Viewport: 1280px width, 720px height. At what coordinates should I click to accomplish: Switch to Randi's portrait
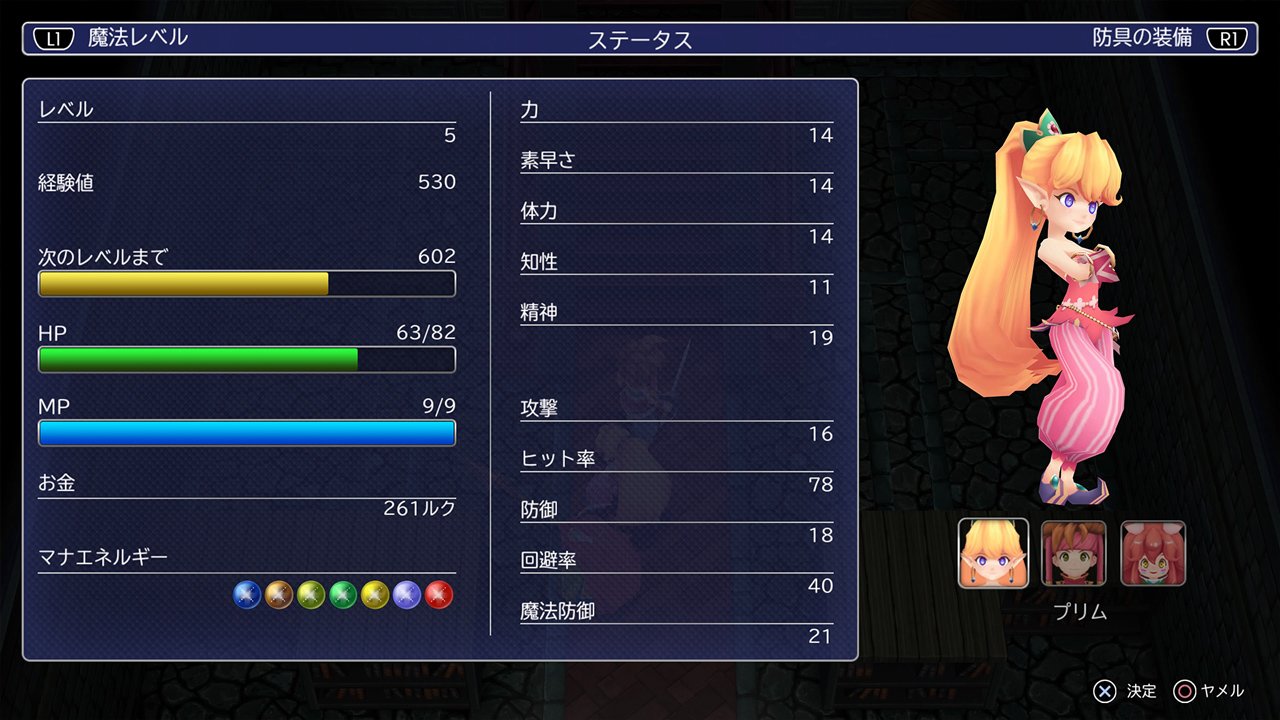(1073, 552)
